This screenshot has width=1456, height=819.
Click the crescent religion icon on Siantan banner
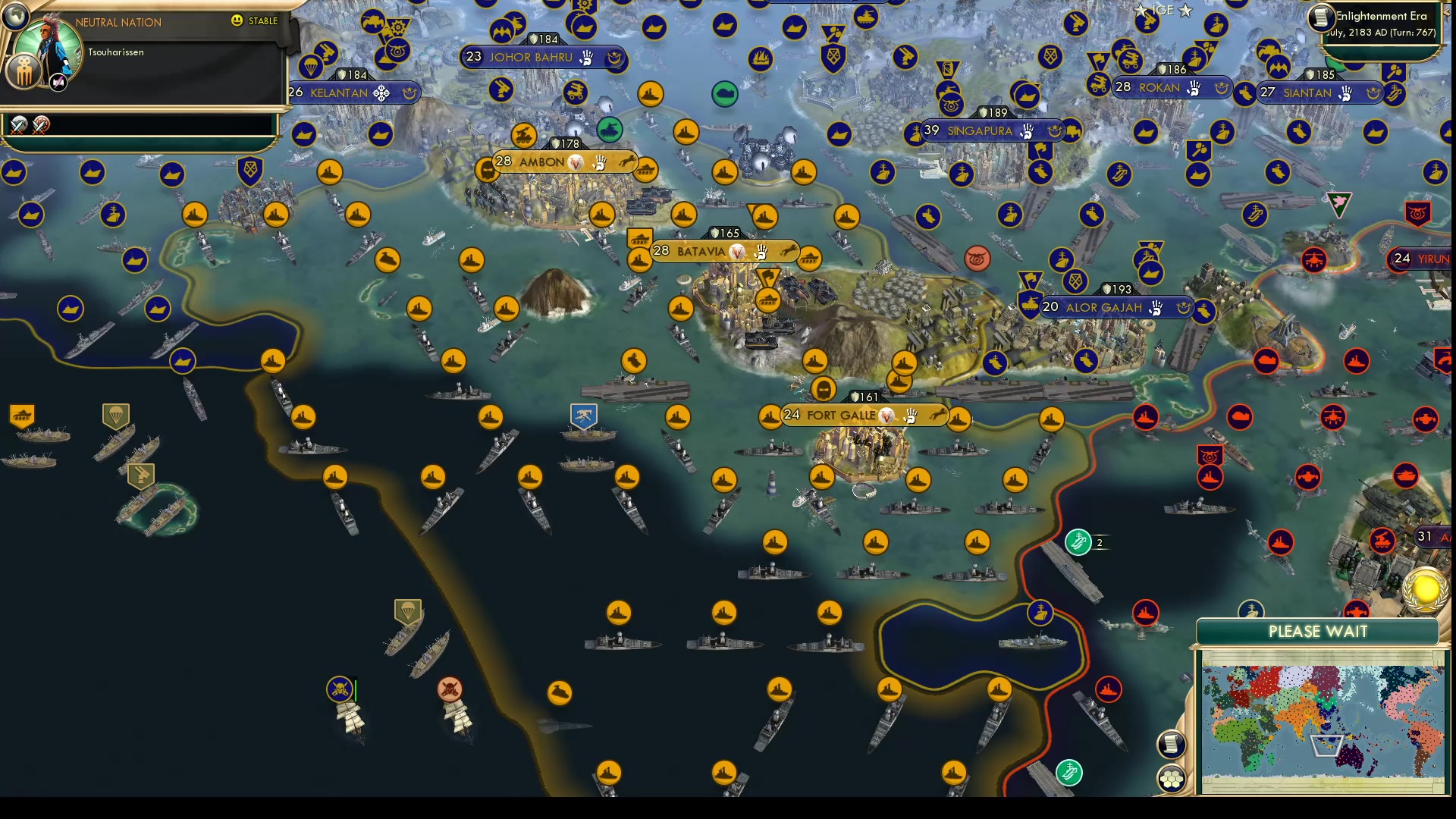pyautogui.click(x=1374, y=93)
